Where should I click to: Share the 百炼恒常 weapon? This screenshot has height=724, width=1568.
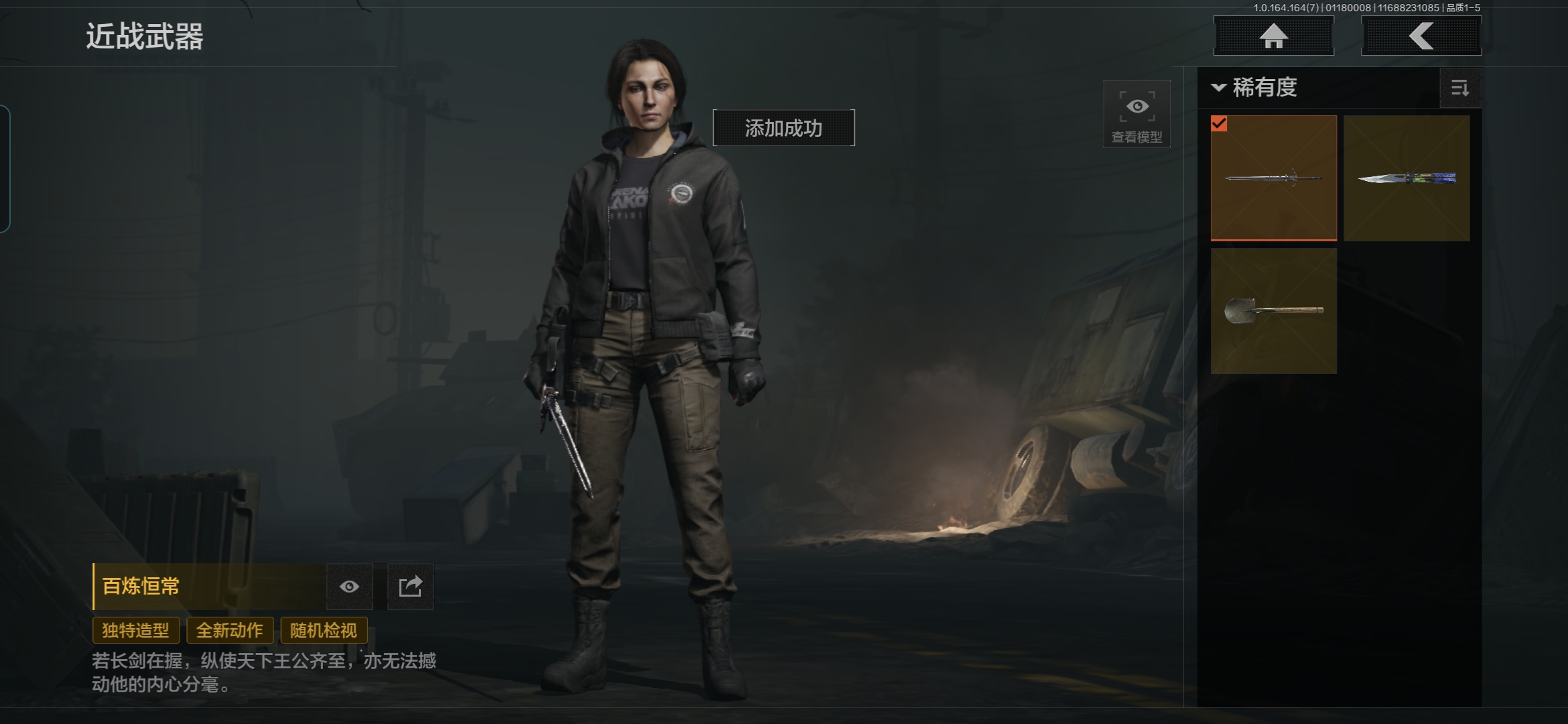(410, 587)
